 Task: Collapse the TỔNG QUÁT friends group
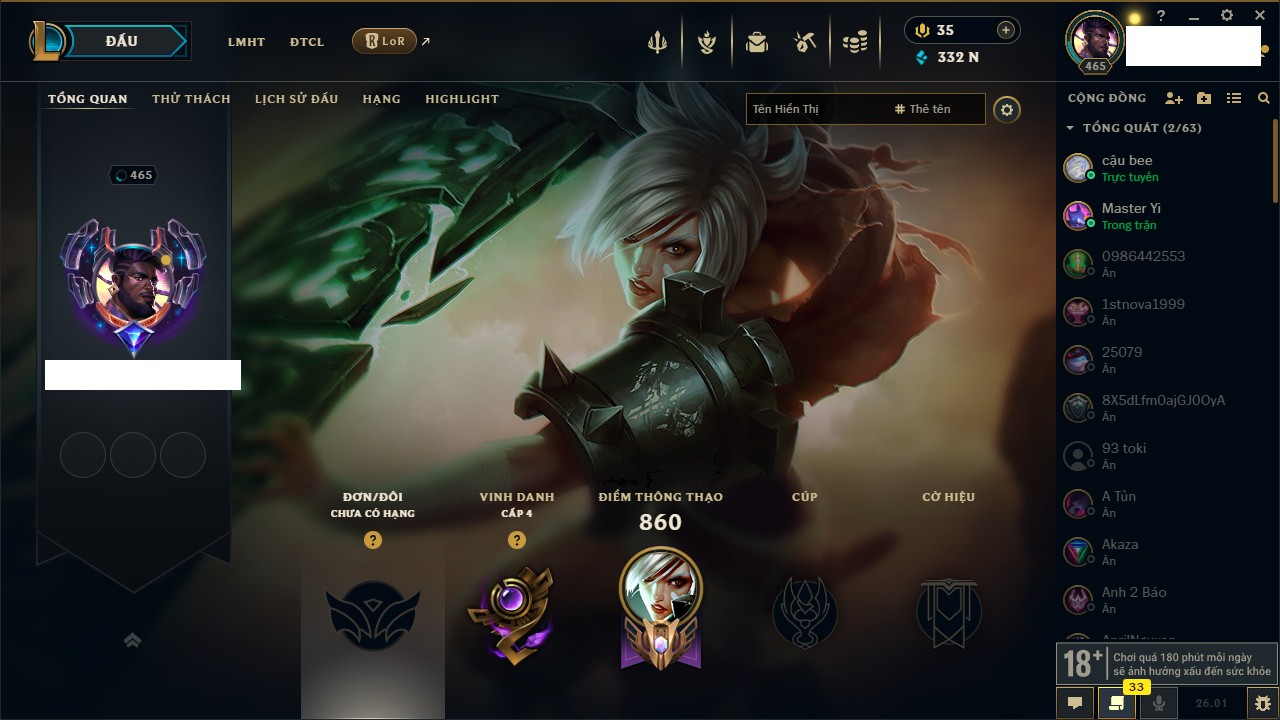click(x=1070, y=128)
